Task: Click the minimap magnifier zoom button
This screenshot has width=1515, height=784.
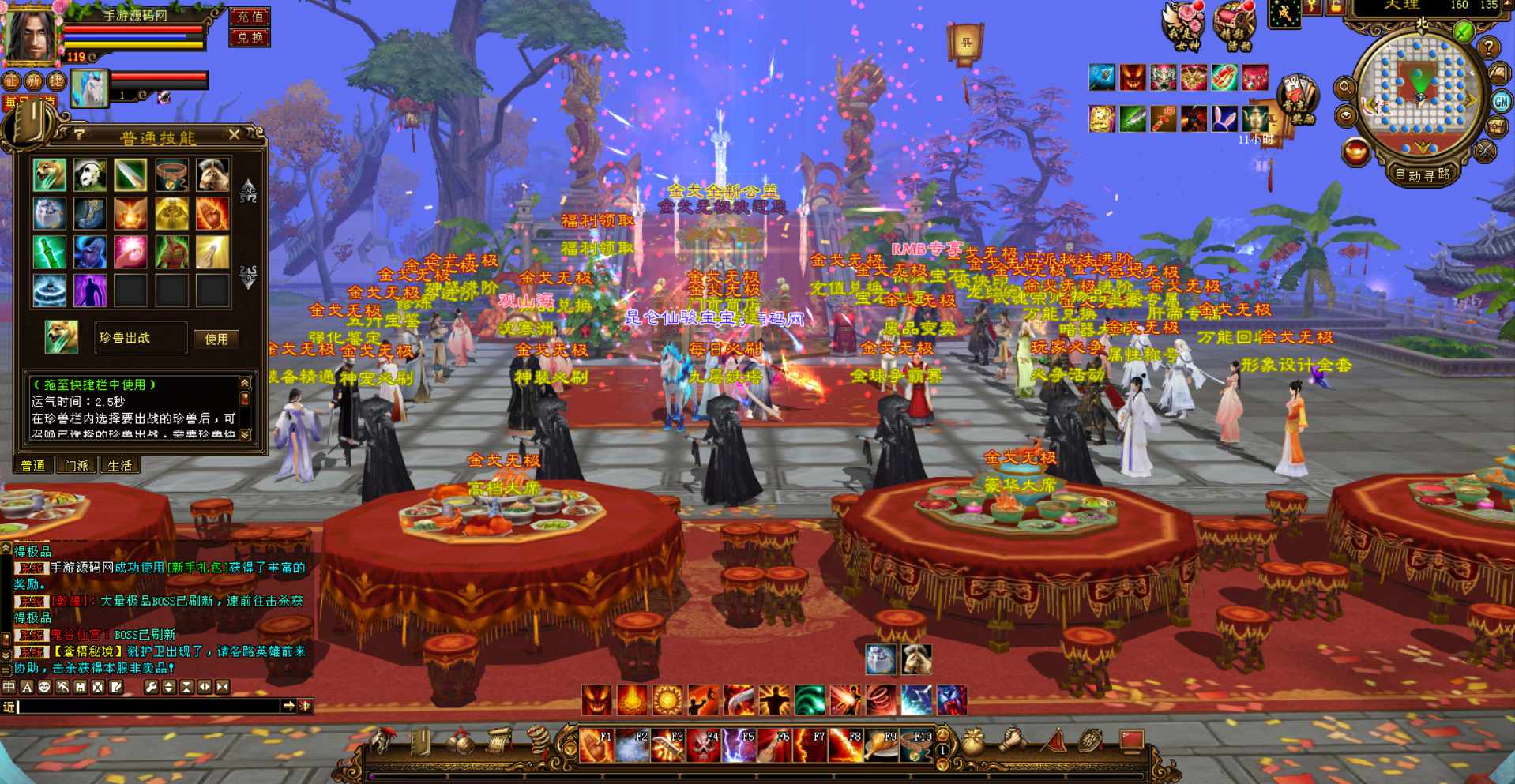Action: (x=1345, y=88)
